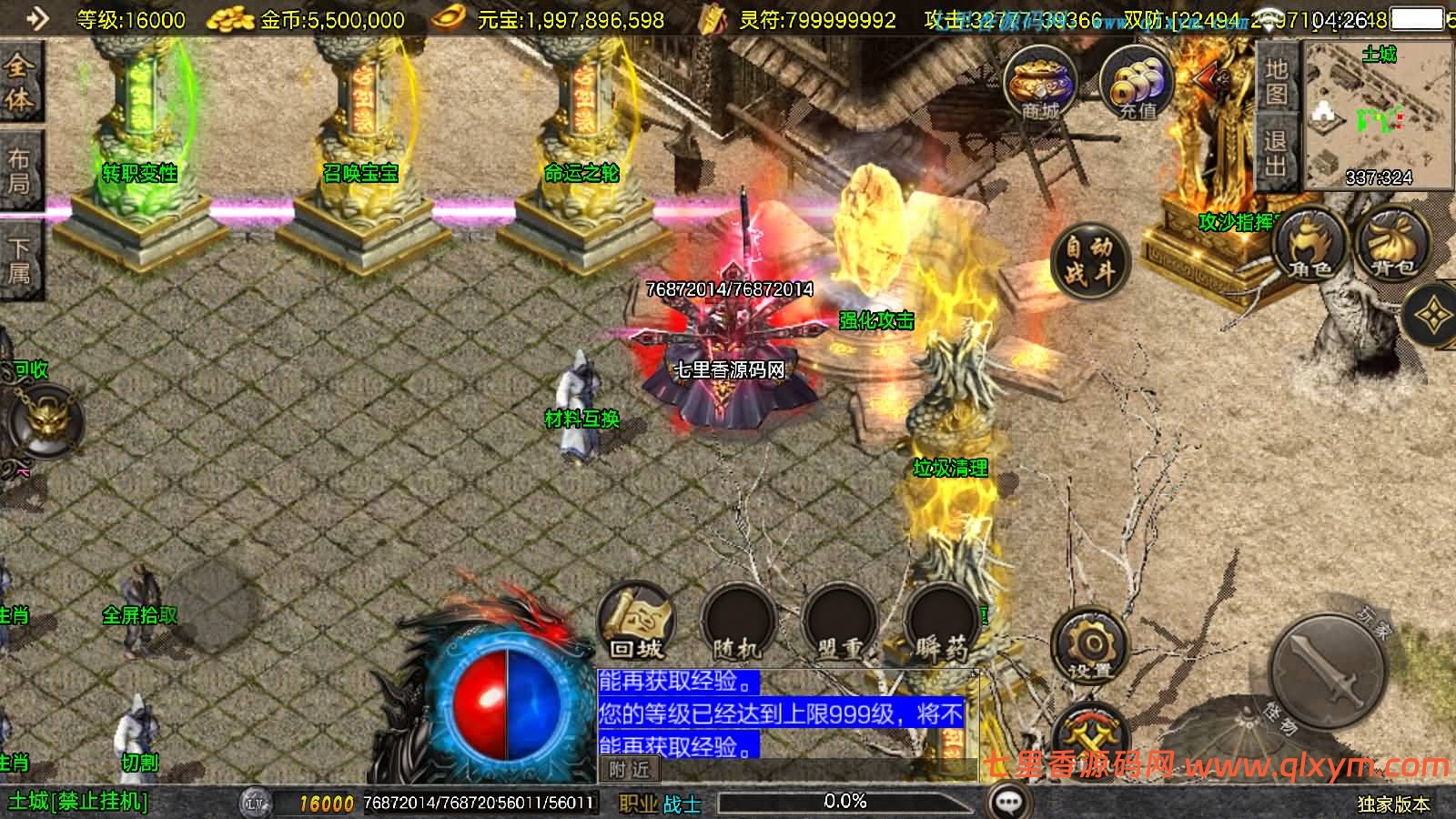The width and height of the screenshot is (1456, 819).
Task: Switch to the 全体 tab
Action: [19, 82]
